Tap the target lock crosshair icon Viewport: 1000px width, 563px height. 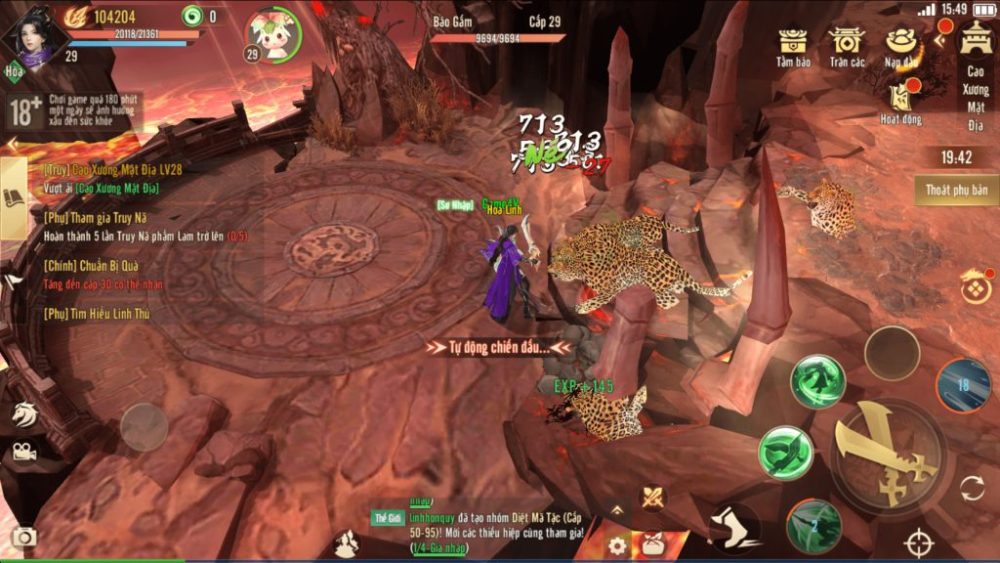(919, 543)
